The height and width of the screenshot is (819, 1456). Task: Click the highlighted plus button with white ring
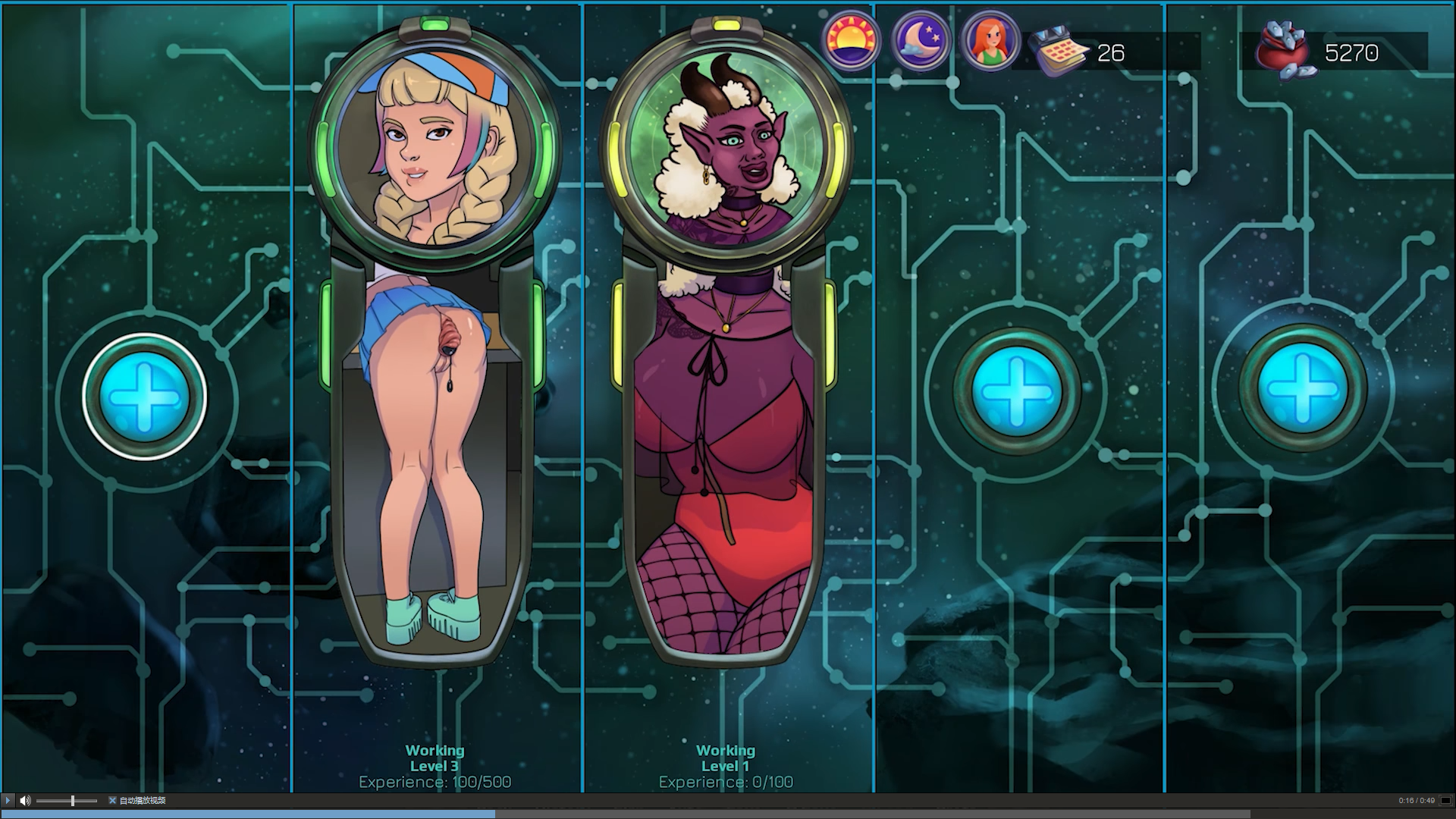(144, 397)
